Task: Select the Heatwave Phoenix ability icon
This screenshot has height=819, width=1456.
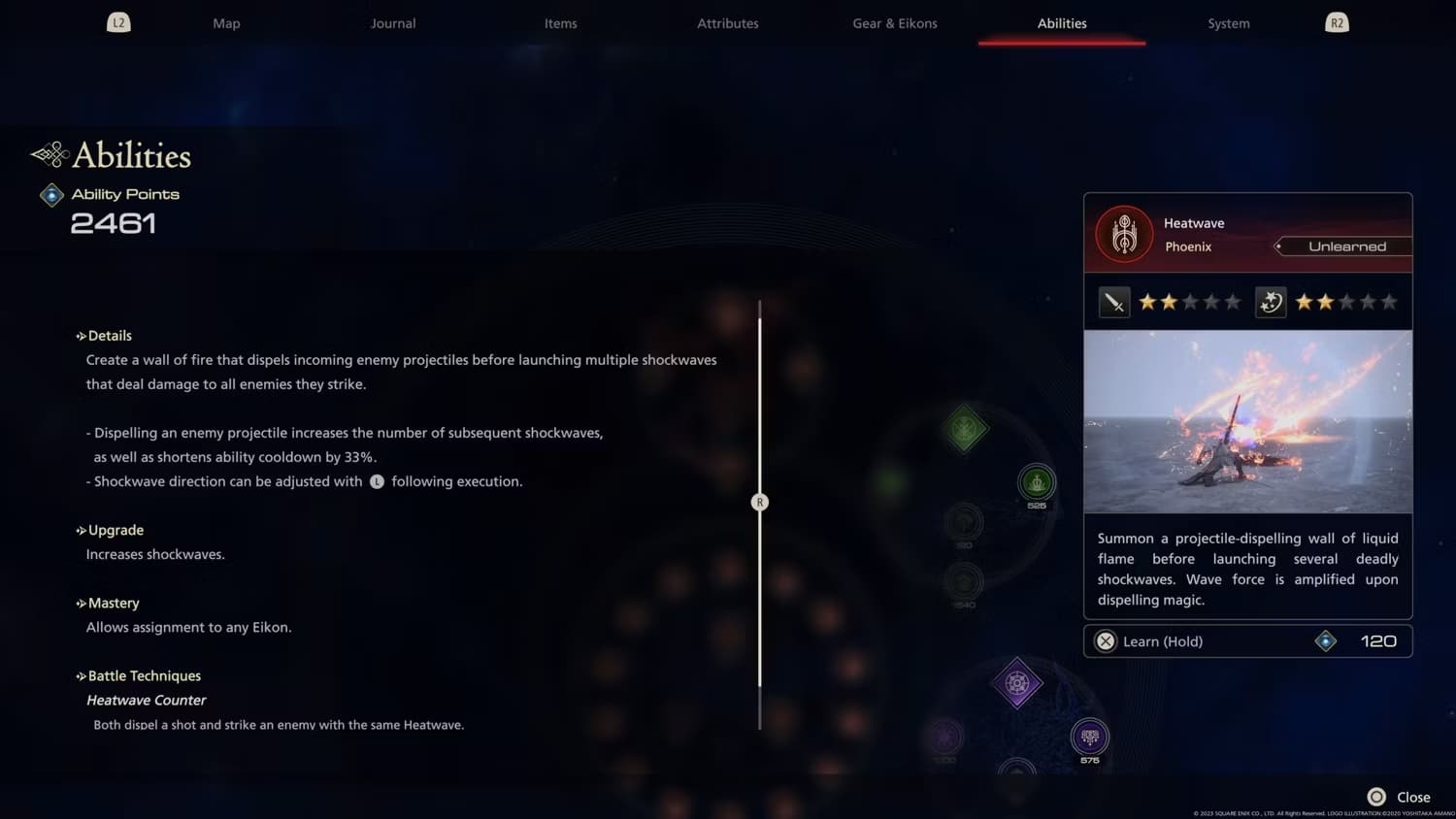Action: (1123, 233)
